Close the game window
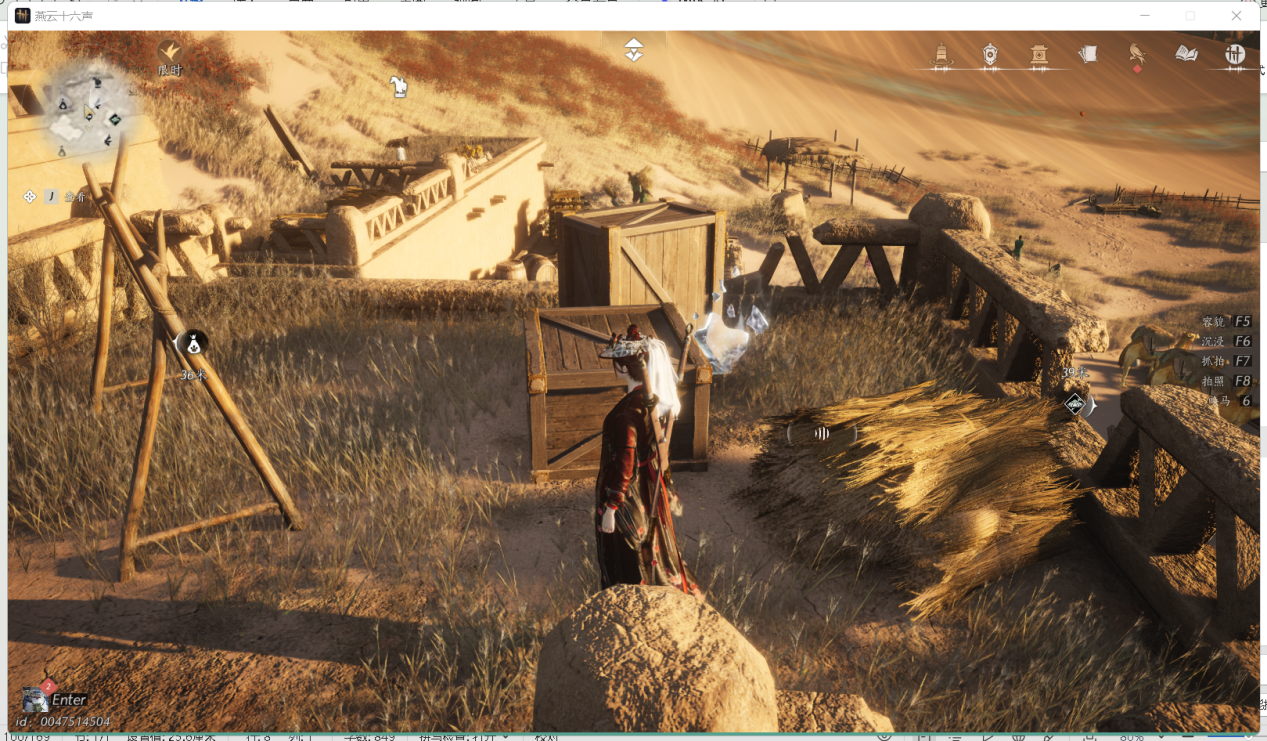Image resolution: width=1267 pixels, height=741 pixels. (x=1237, y=16)
